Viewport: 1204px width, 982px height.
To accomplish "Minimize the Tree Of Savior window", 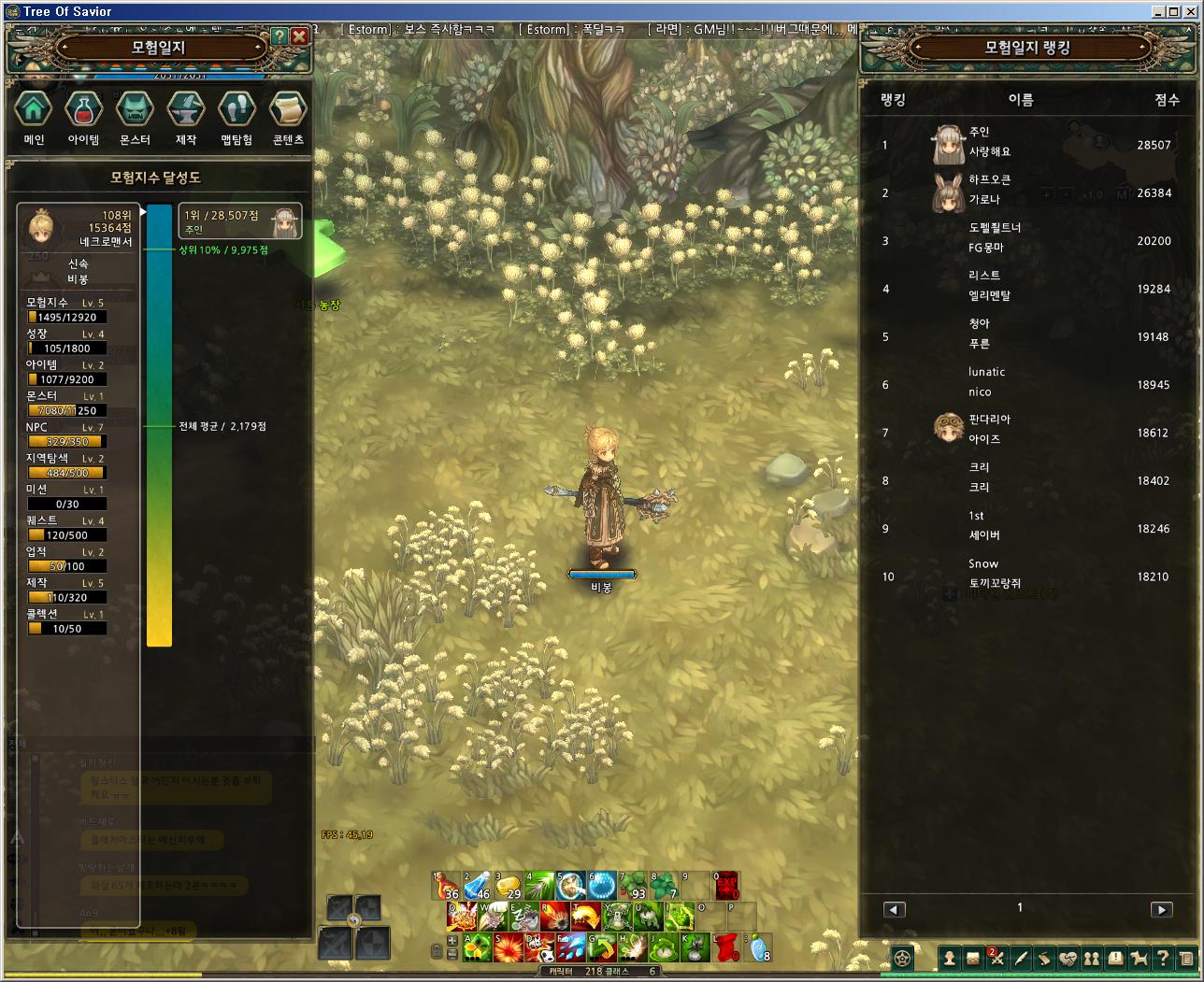I will (1159, 11).
